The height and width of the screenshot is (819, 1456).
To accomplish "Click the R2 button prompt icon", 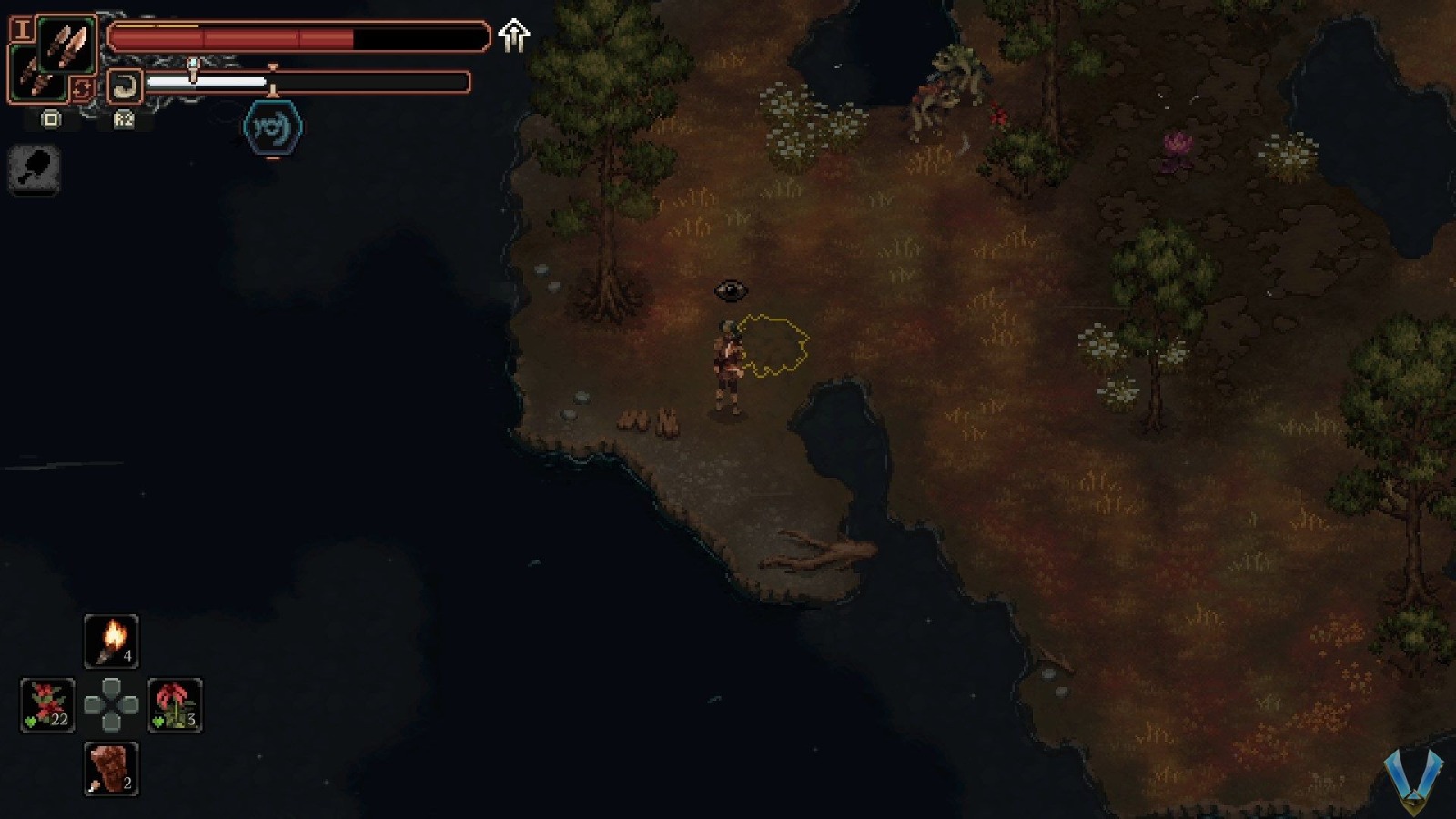I will 123,120.
